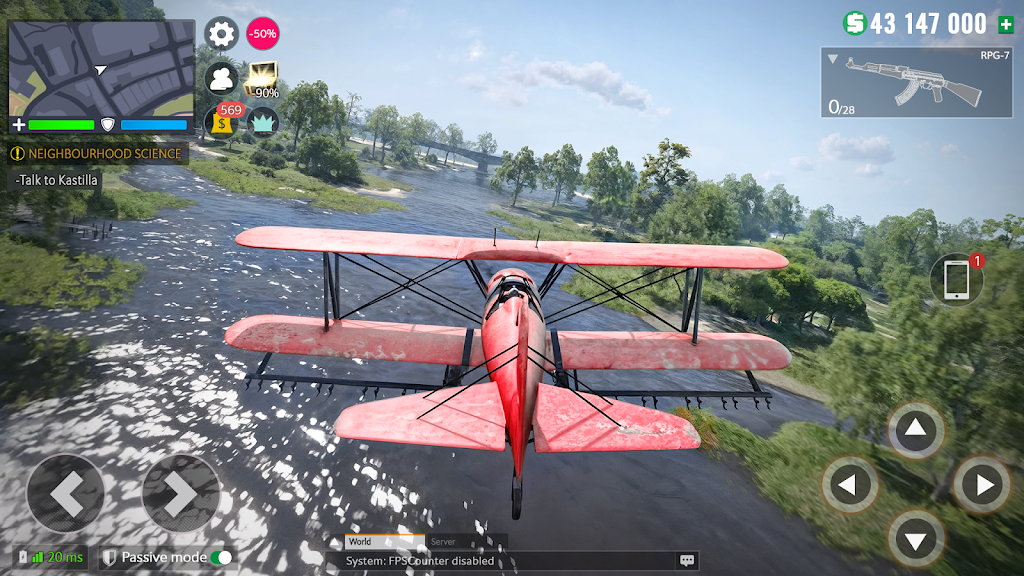The image size is (1024, 576).
Task: Tap the pink -50% discount offer
Action: point(263,34)
